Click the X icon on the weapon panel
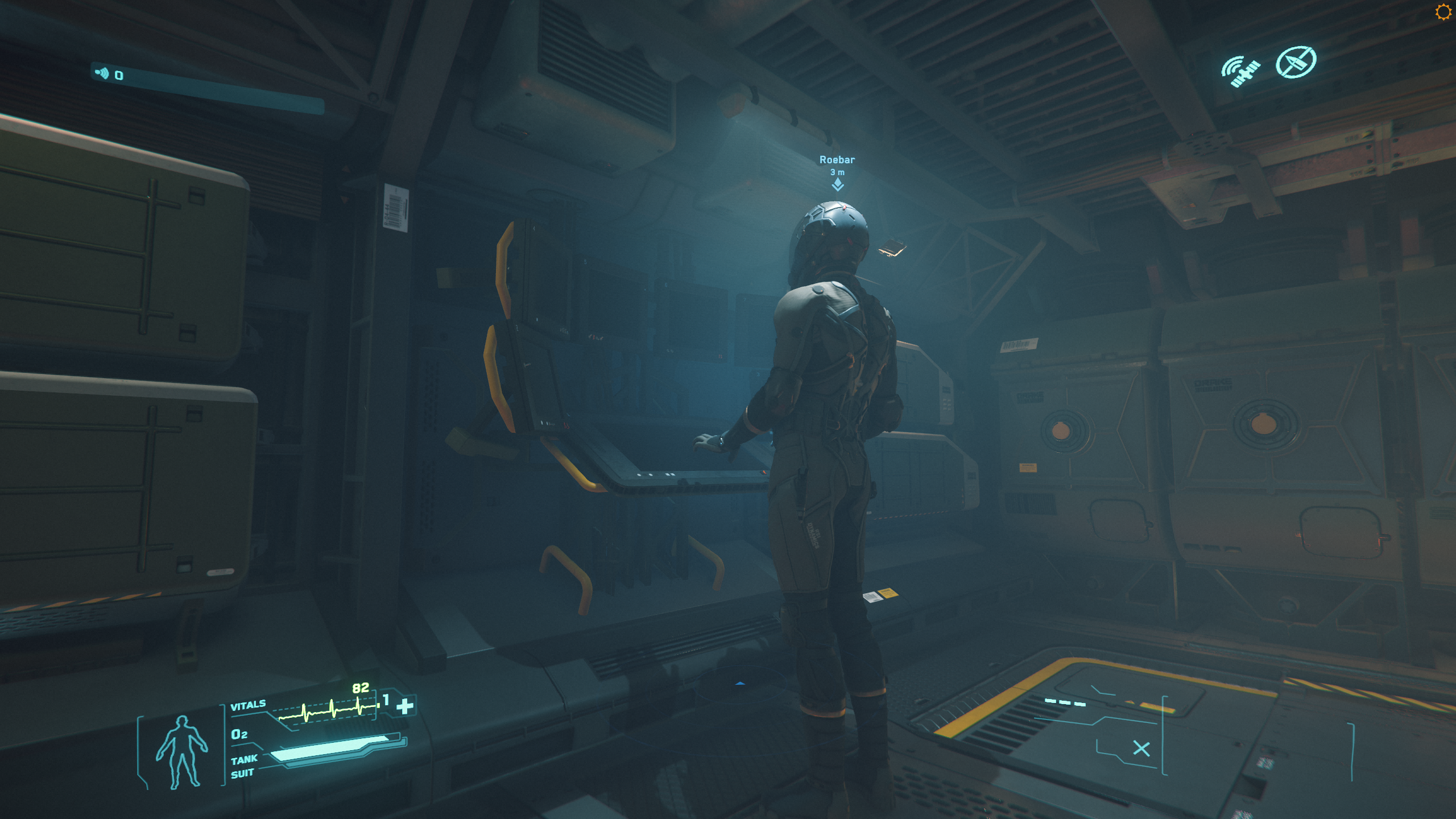The image size is (1456, 819). tap(1141, 748)
